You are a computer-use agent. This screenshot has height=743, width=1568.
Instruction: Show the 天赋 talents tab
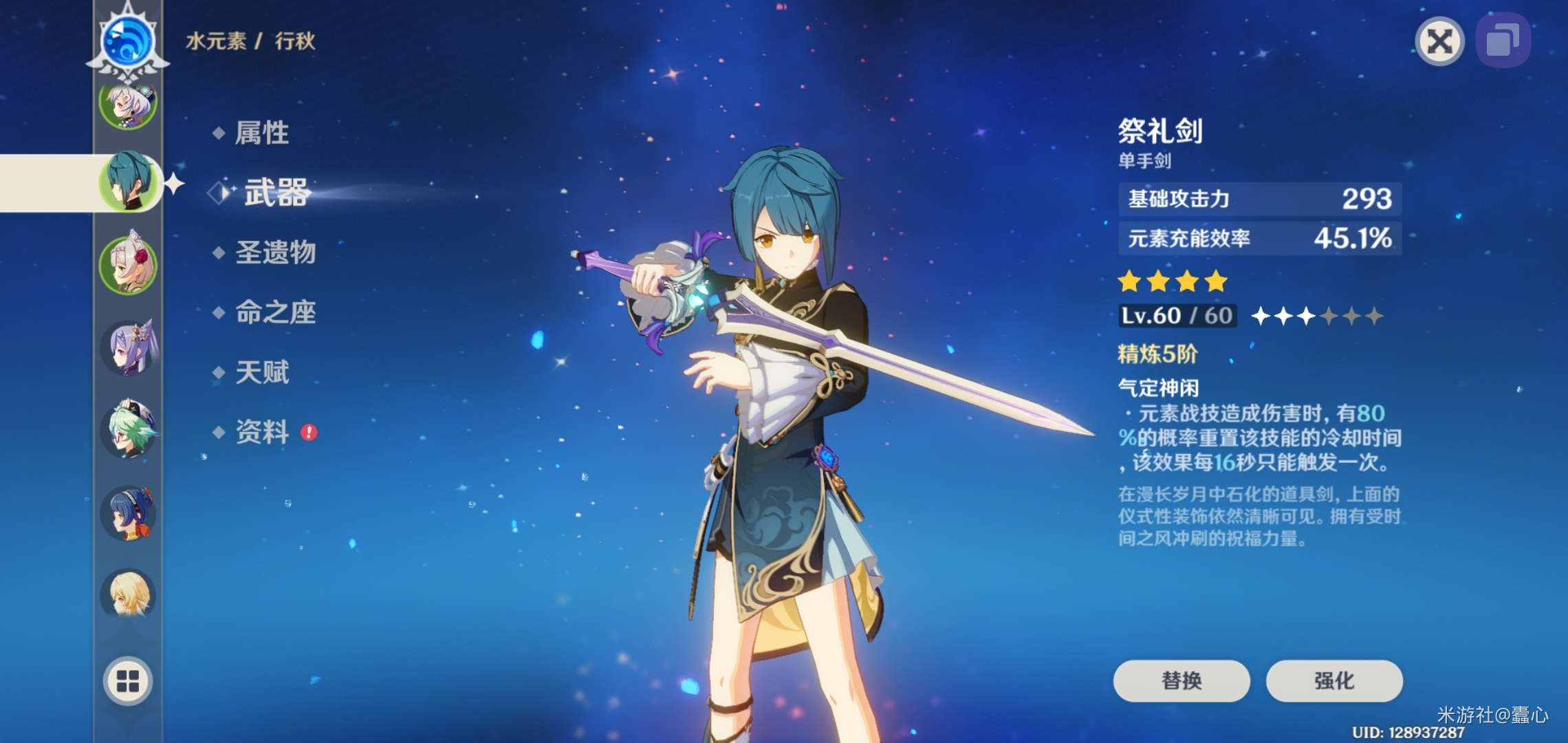pyautogui.click(x=262, y=372)
